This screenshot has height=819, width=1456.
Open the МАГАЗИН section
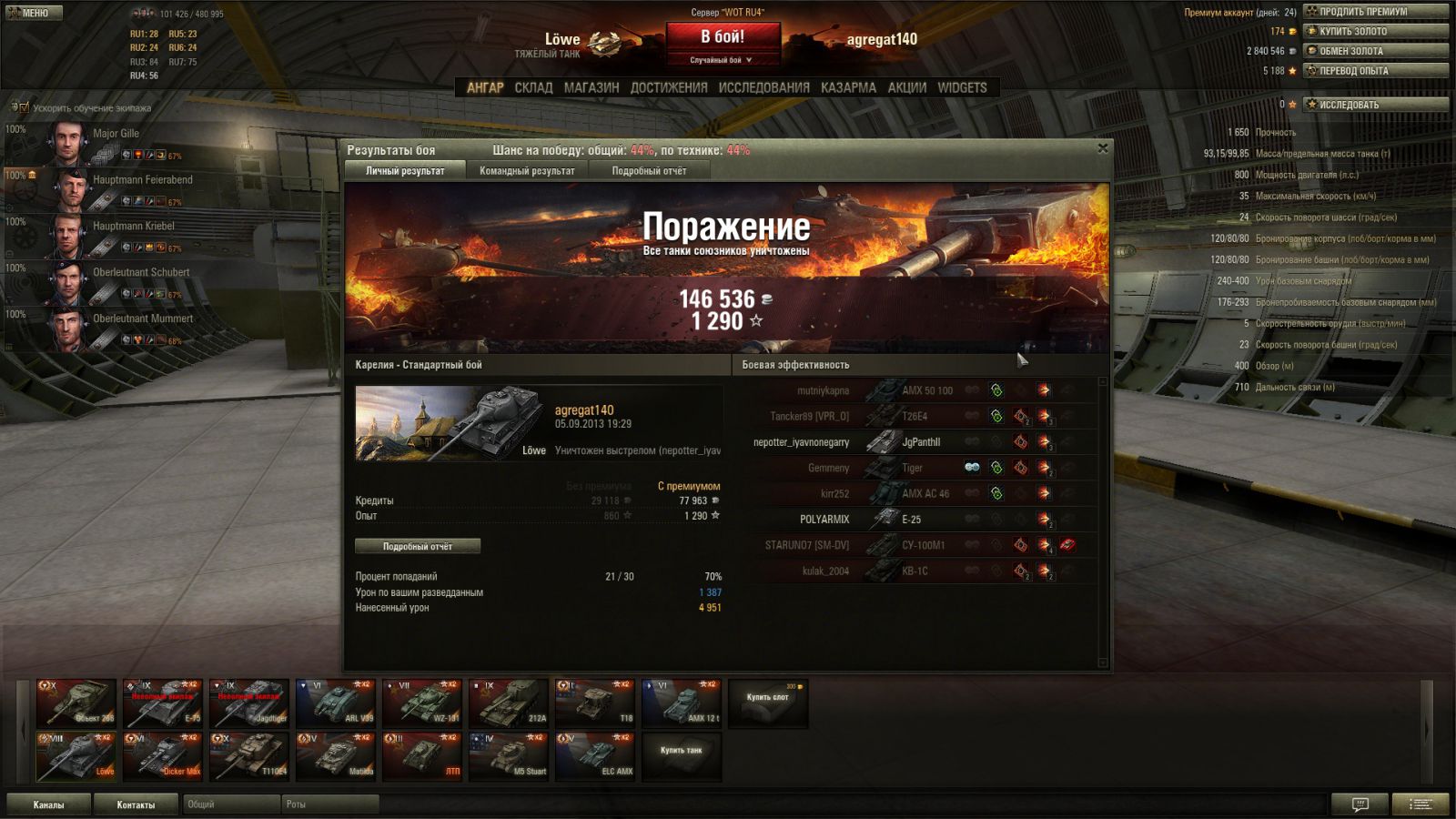591,87
